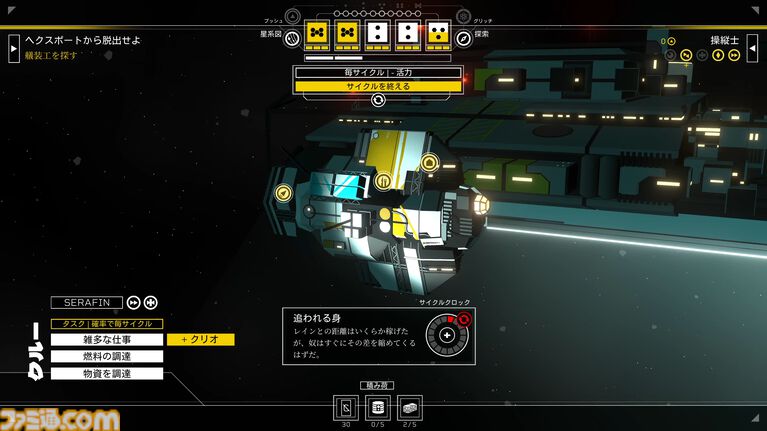Click the circular refresh arrows below the cycle button
The height and width of the screenshot is (431, 767).
coord(378,100)
